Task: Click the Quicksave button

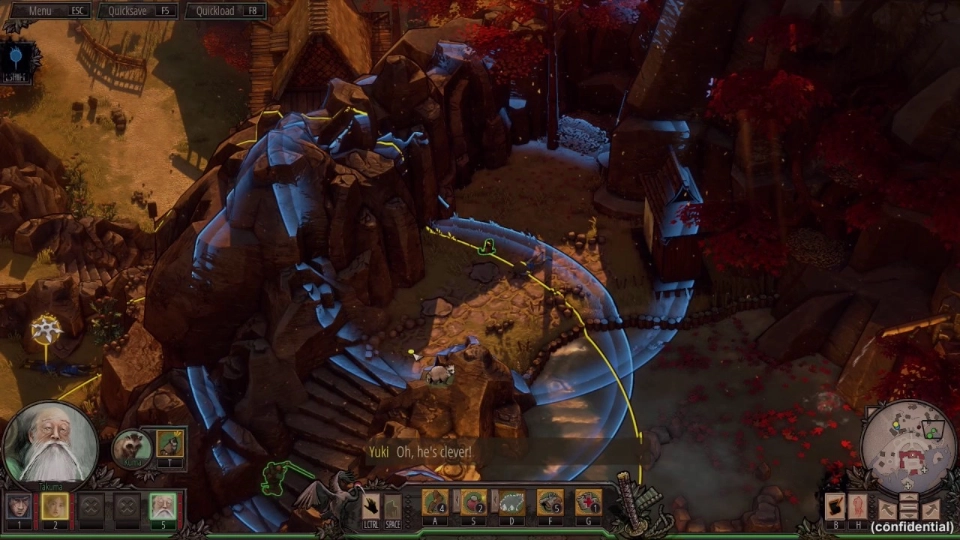Action: tap(138, 11)
